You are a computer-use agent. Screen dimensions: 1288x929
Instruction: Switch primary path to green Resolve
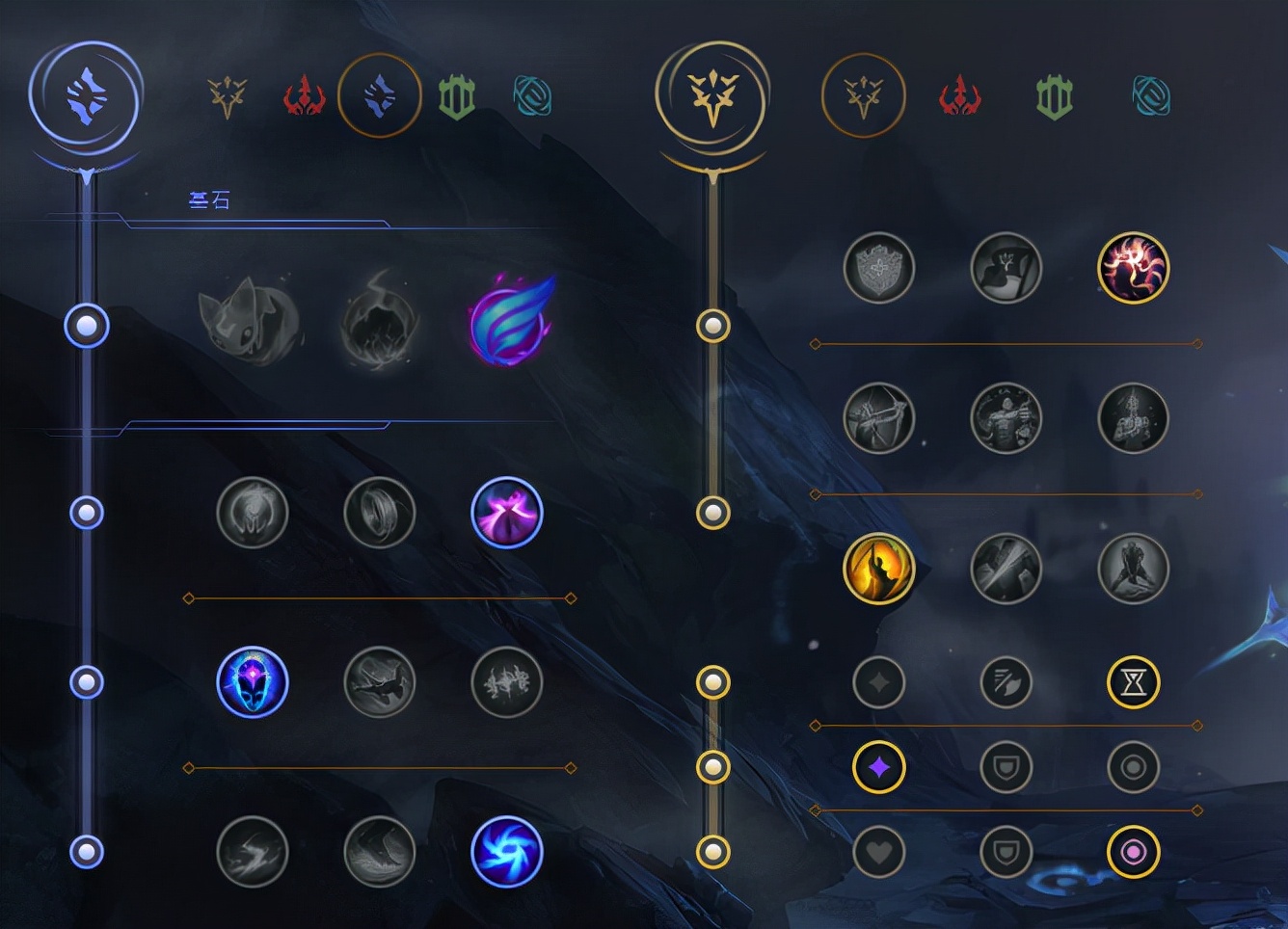(457, 97)
